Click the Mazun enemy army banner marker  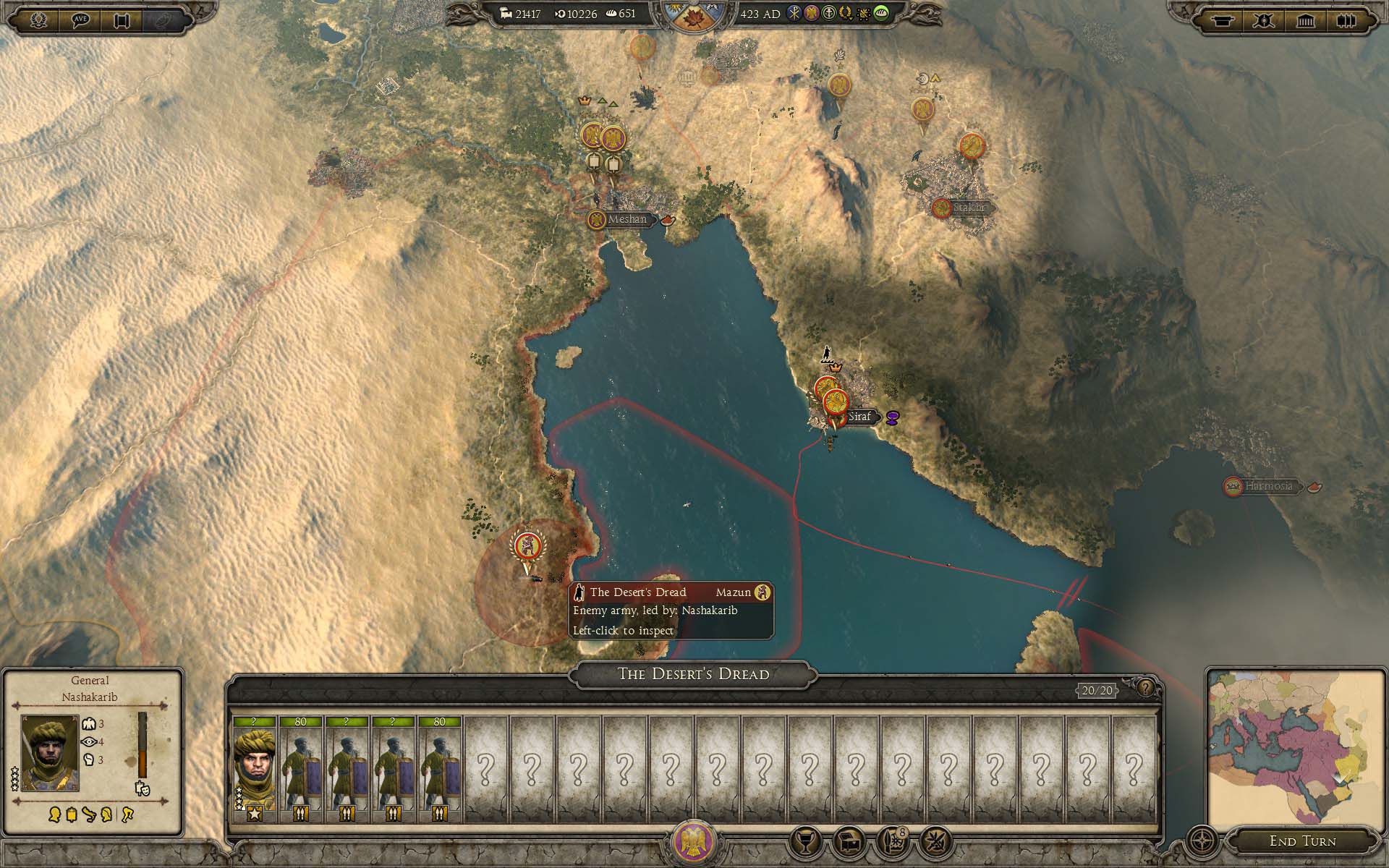(x=527, y=547)
